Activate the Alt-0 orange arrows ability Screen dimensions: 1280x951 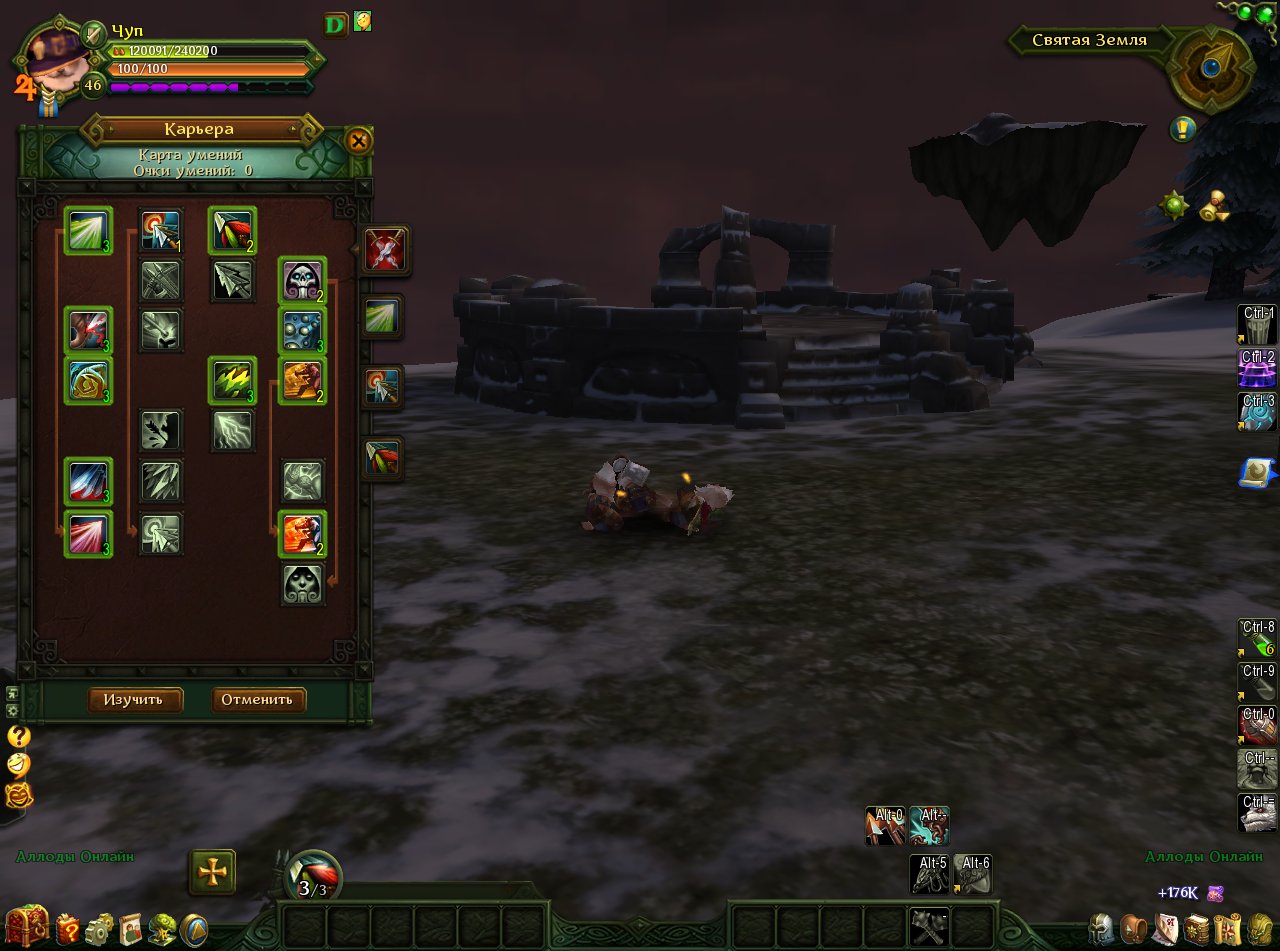coord(885,826)
